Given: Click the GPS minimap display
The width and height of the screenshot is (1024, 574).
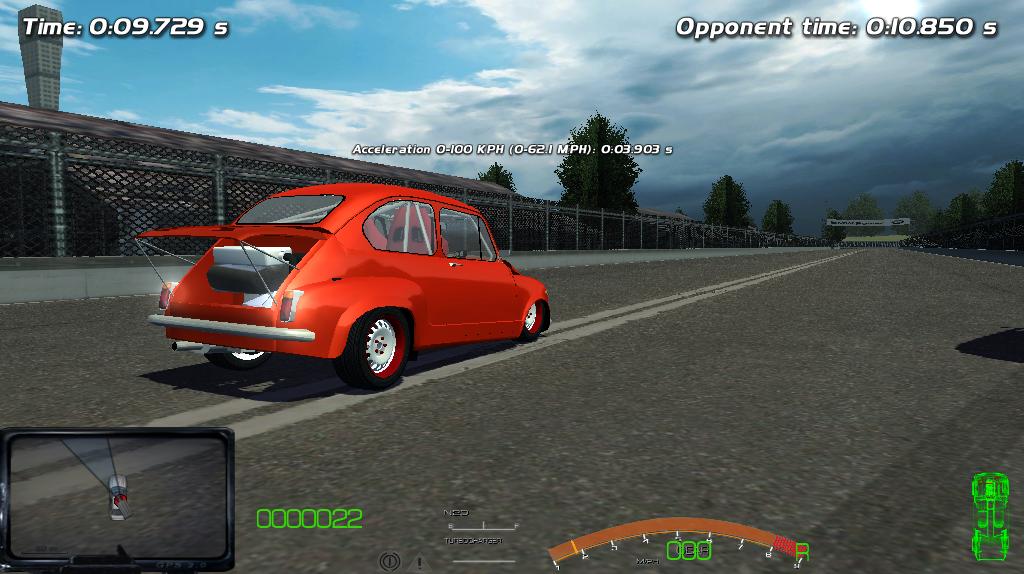Looking at the screenshot, I should pos(117,497).
